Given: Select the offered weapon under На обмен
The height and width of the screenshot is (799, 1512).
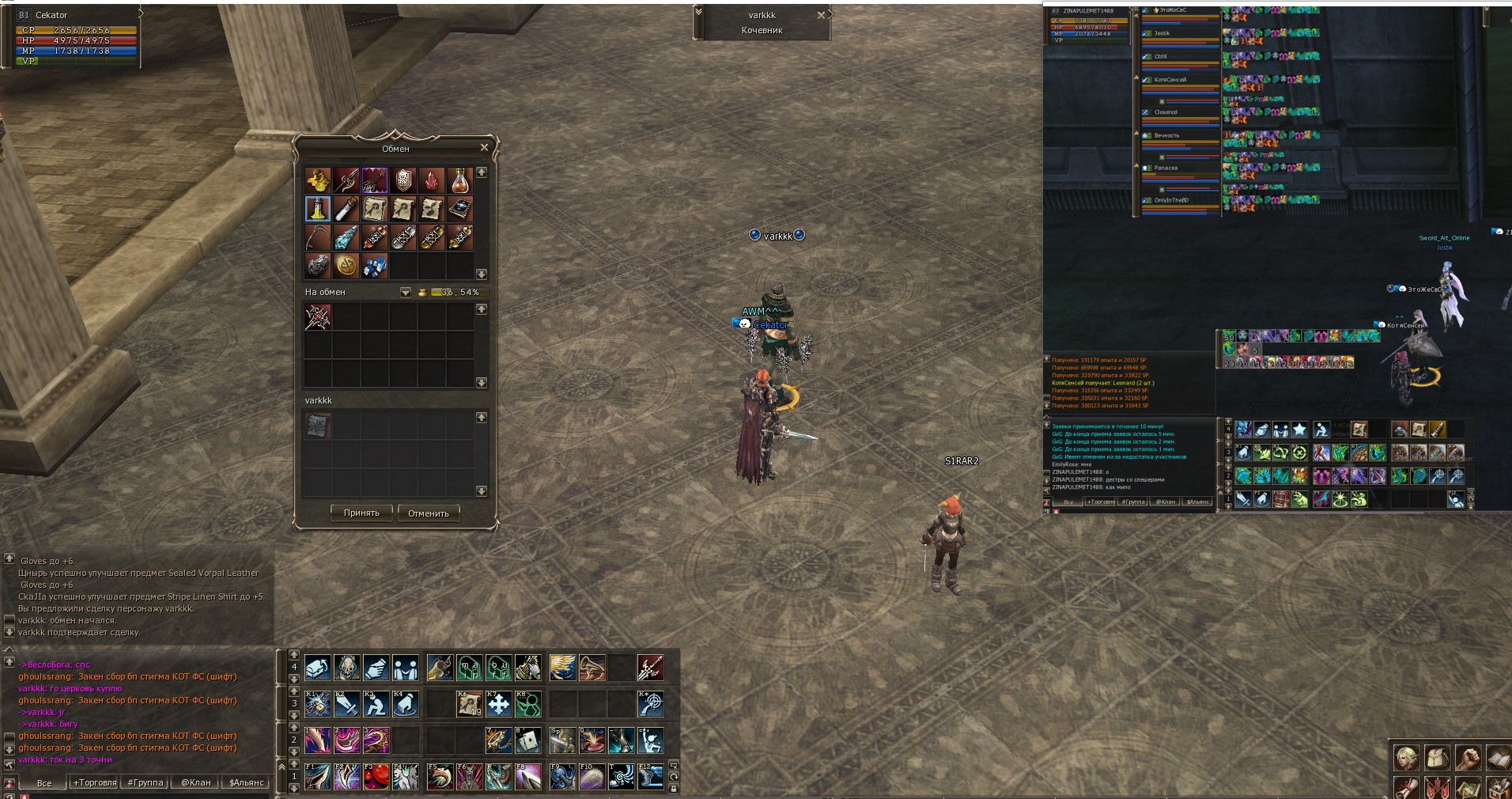Looking at the screenshot, I should pyautogui.click(x=318, y=317).
